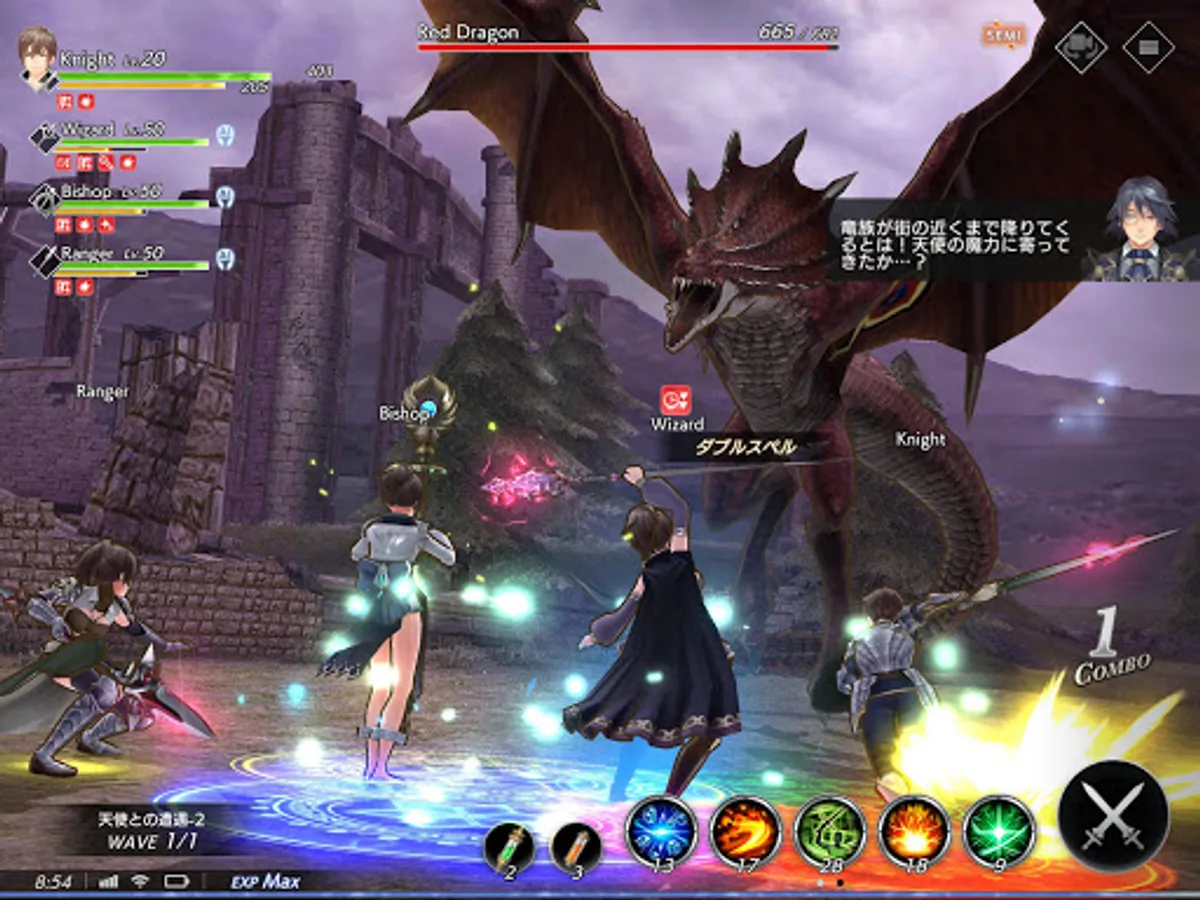Tap the advisor dialogue portrait

point(1143,232)
